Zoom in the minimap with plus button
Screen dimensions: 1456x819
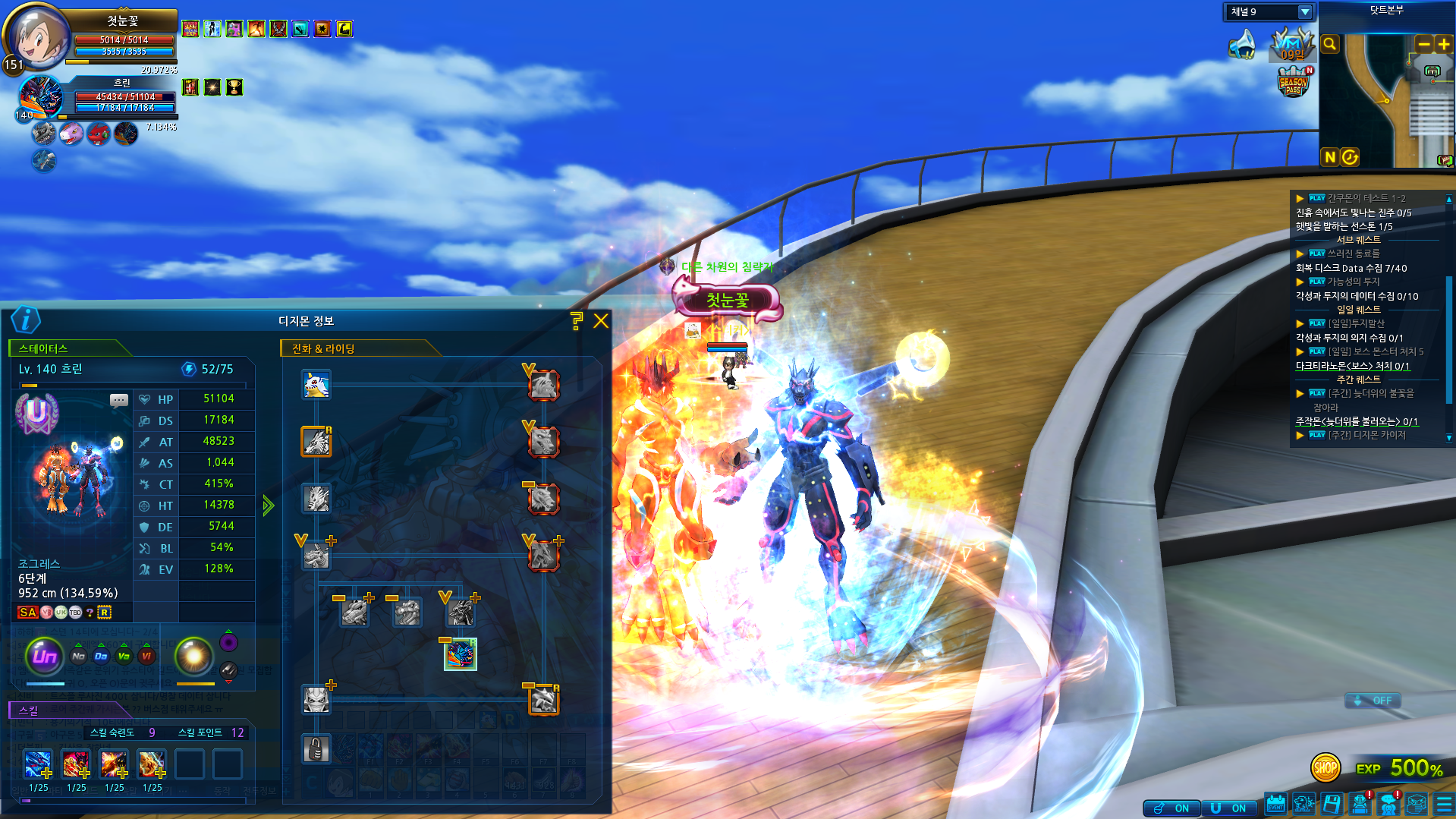coord(1444,44)
